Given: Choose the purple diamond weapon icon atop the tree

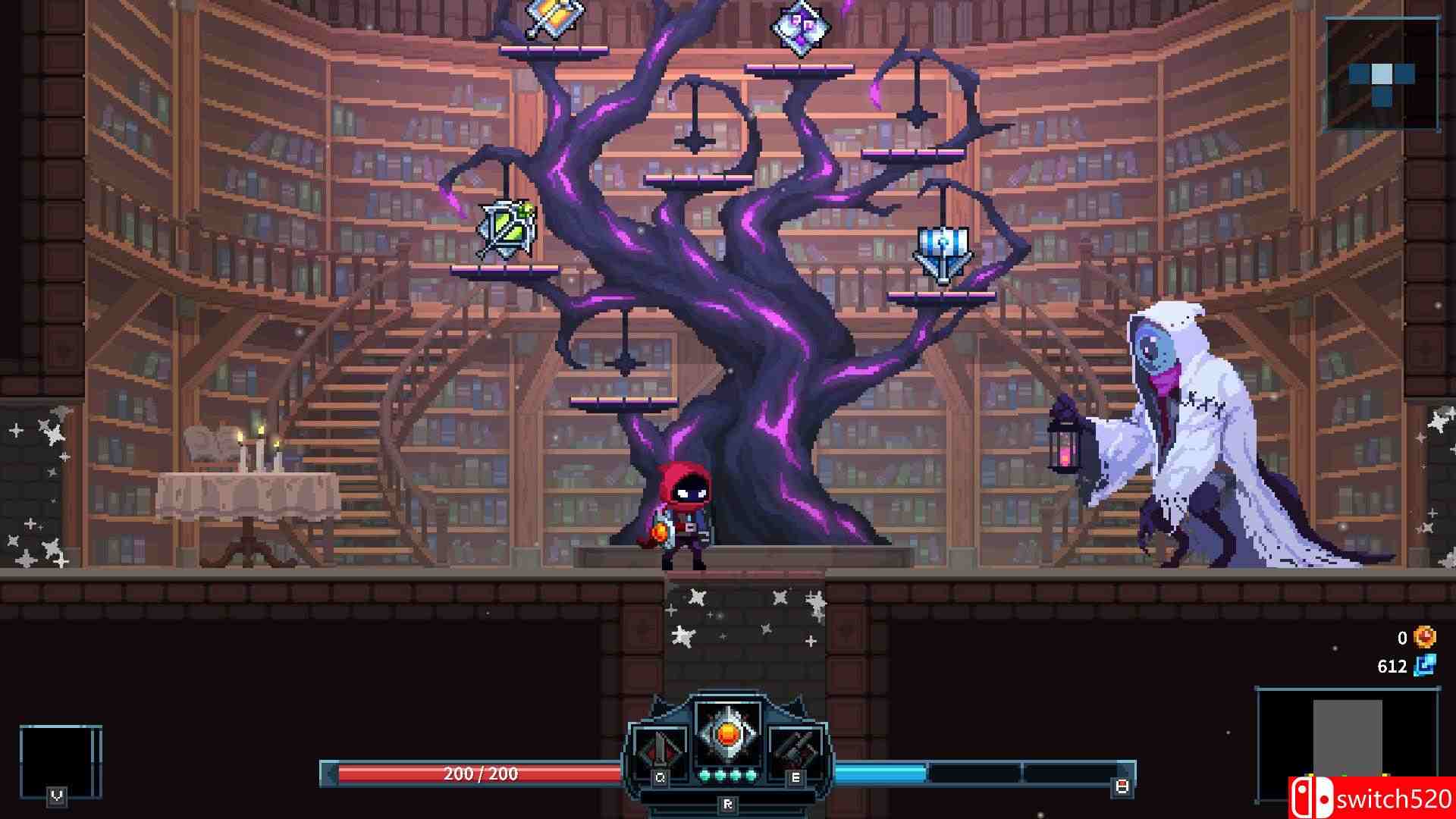Looking at the screenshot, I should click(x=801, y=25).
